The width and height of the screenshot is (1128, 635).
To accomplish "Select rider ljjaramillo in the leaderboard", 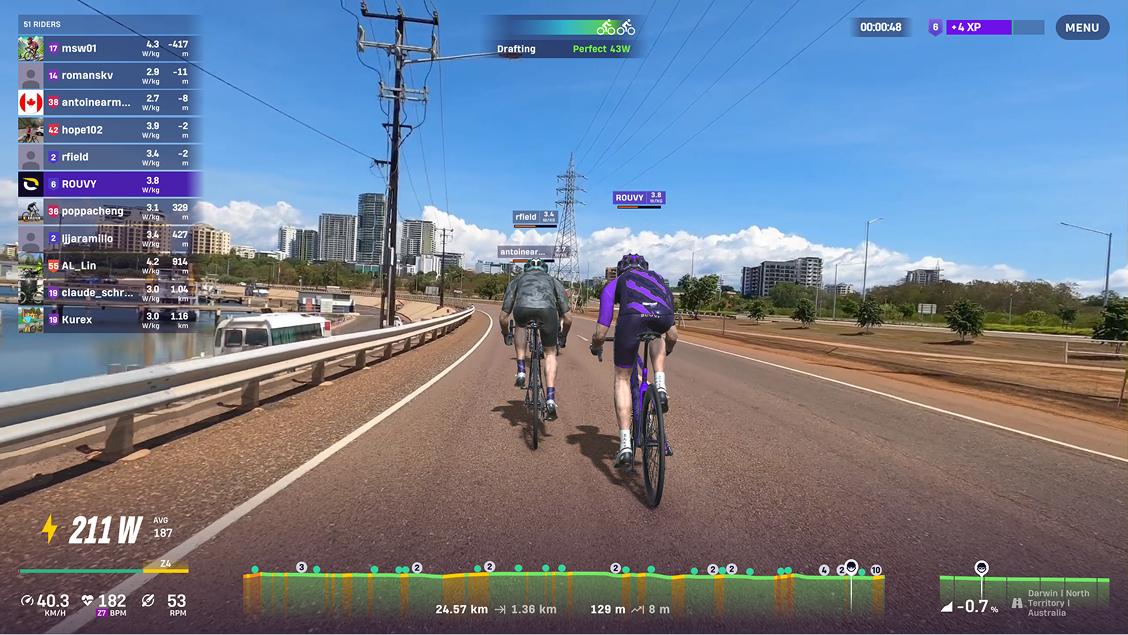I will [109, 239].
